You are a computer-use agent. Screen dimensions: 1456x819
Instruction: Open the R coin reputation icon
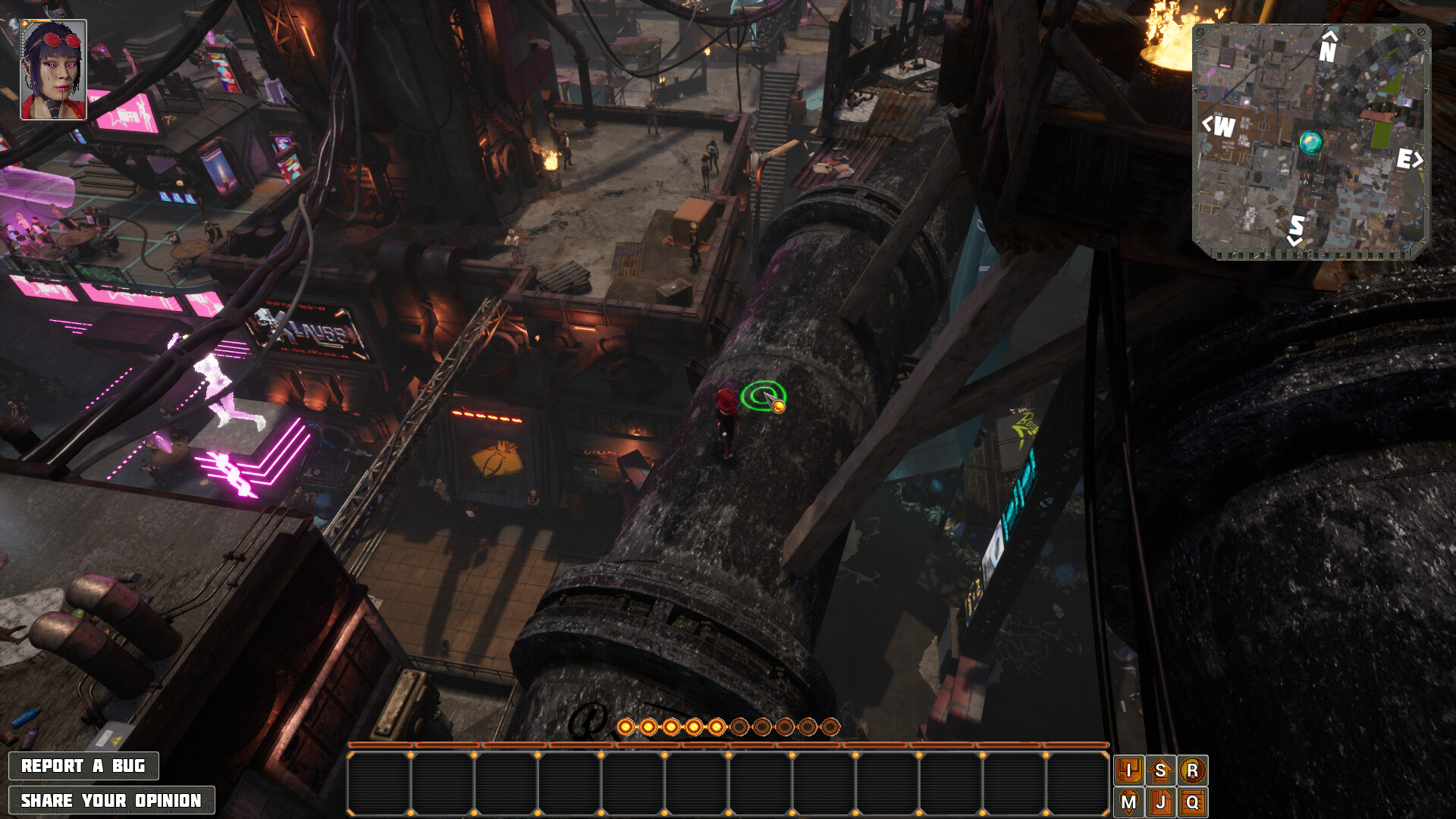1194,769
